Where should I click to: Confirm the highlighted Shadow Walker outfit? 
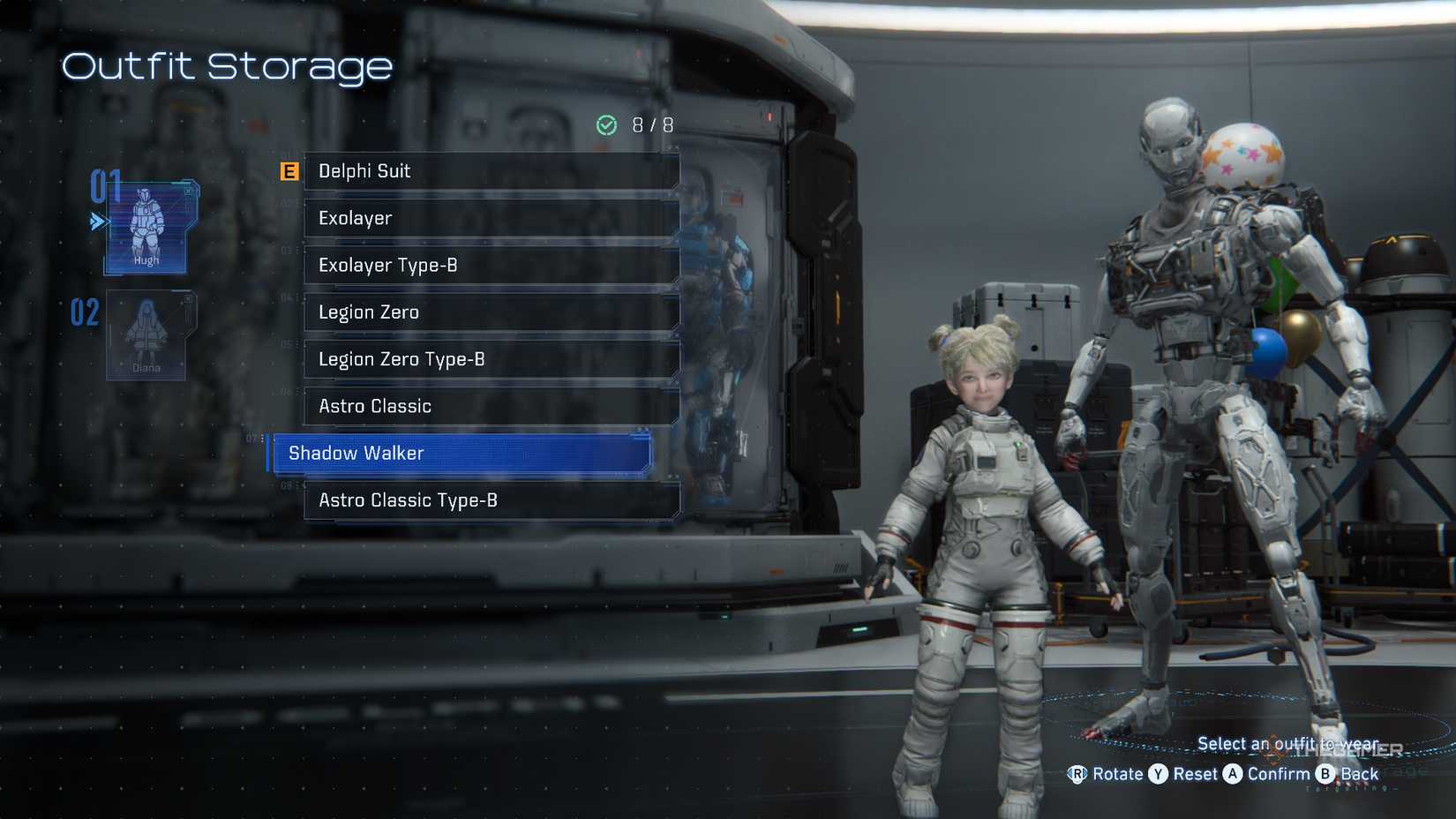click(459, 453)
